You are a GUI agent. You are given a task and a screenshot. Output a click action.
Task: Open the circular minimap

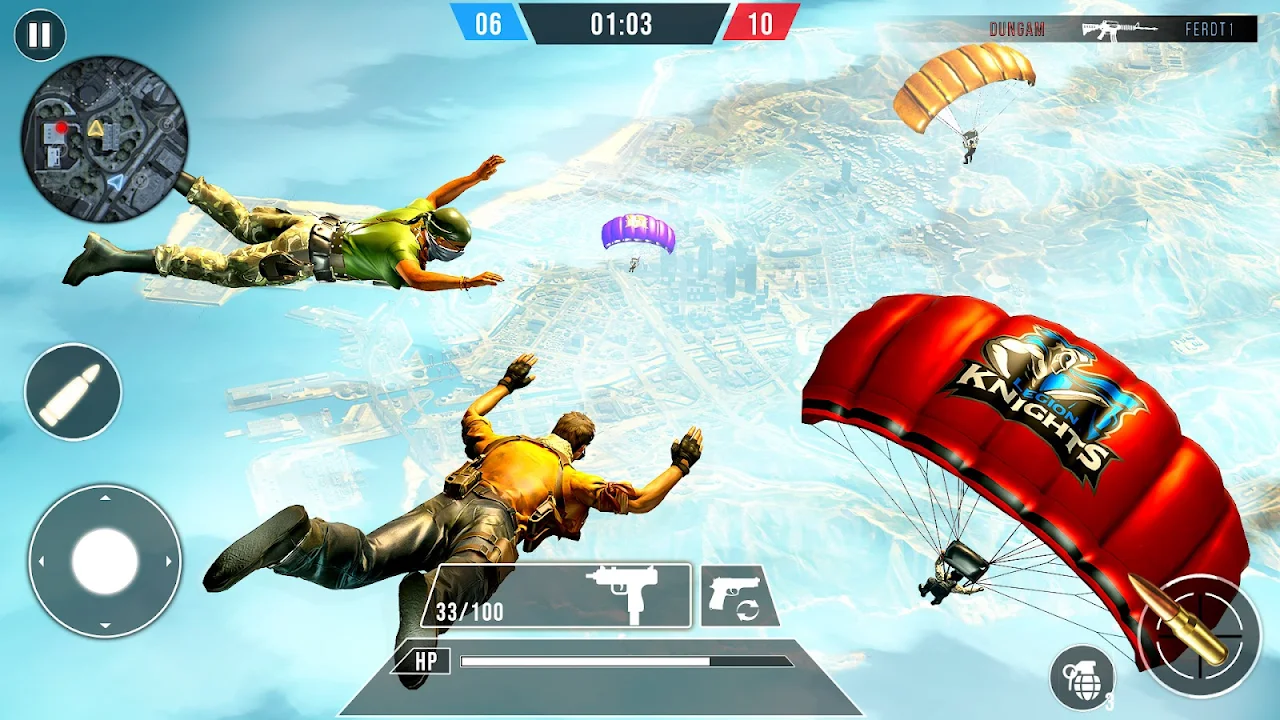click(105, 139)
